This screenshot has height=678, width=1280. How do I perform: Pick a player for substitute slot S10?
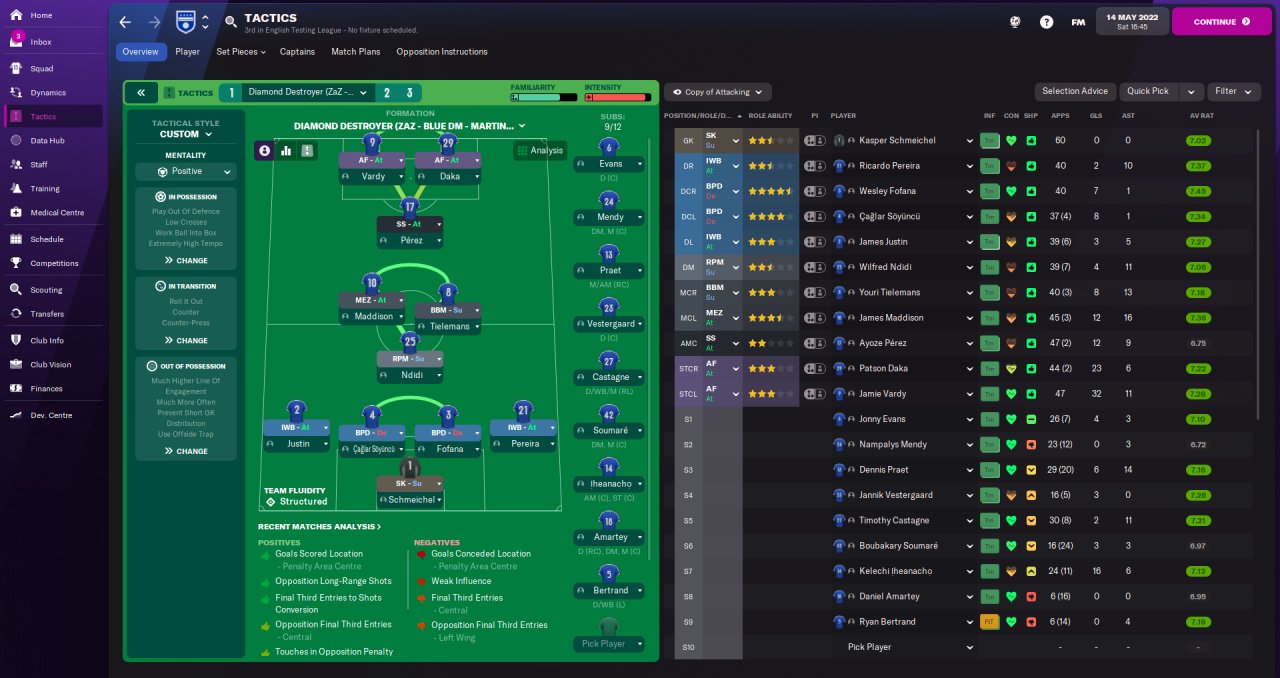[x=869, y=647]
